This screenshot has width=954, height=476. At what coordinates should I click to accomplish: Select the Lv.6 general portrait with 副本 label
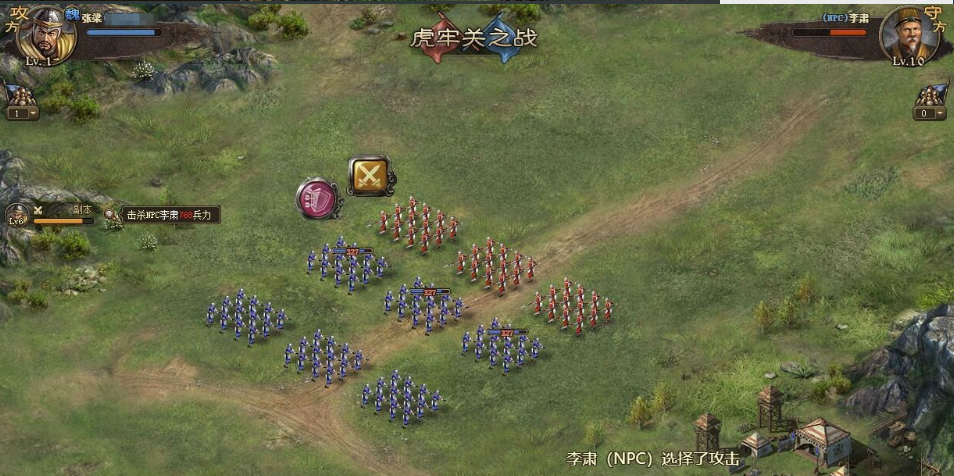click(17, 212)
